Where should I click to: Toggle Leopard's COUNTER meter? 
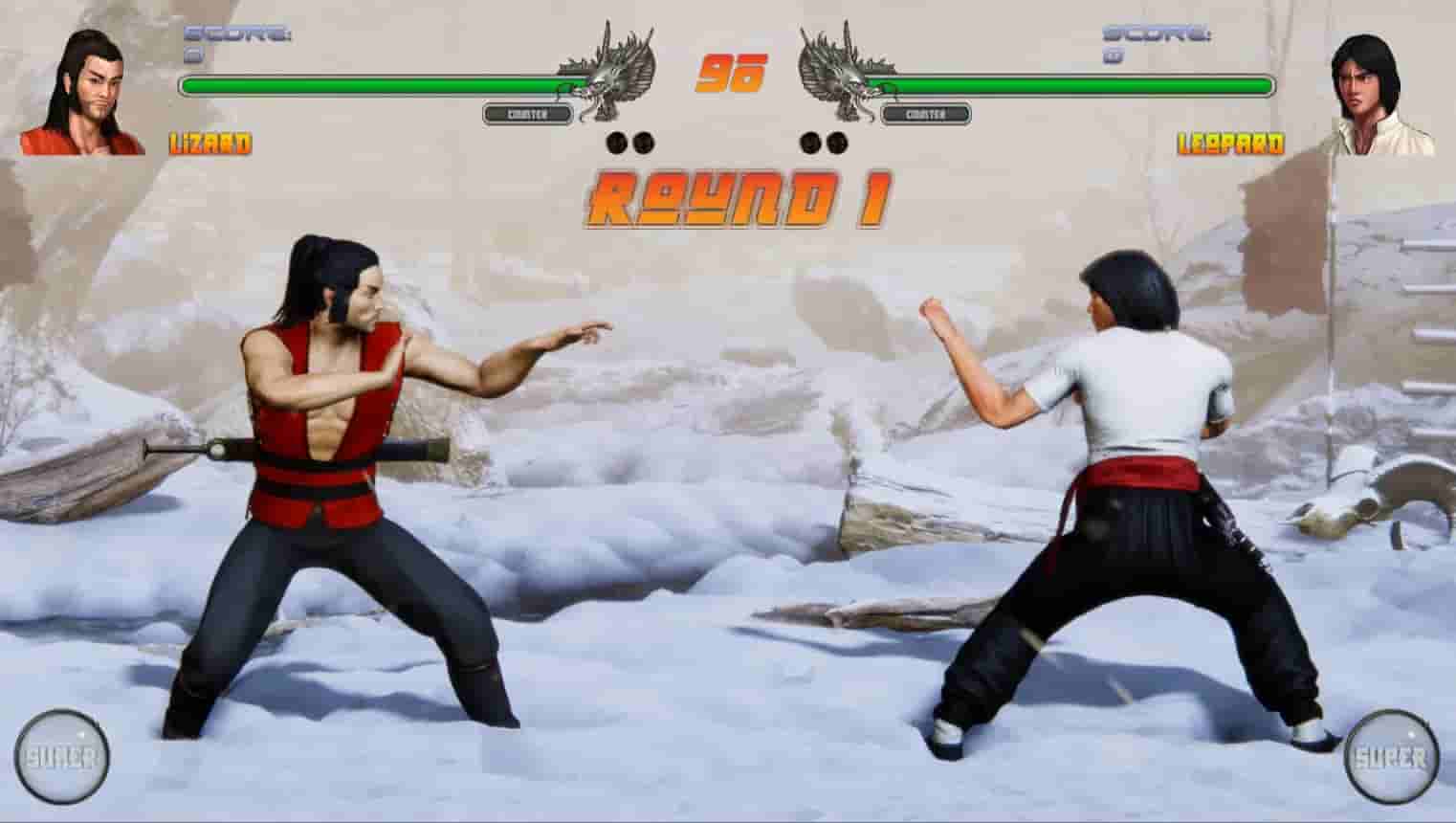pyautogui.click(x=926, y=115)
